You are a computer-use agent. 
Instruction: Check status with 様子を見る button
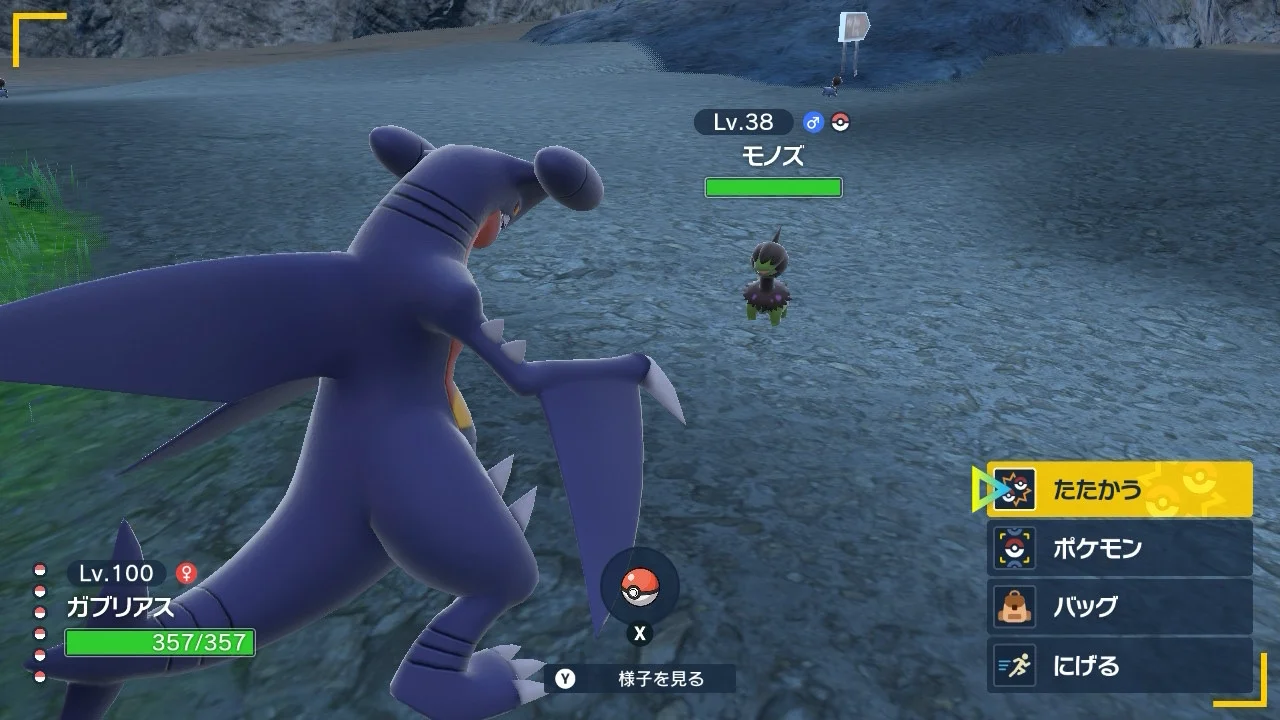coord(640,679)
